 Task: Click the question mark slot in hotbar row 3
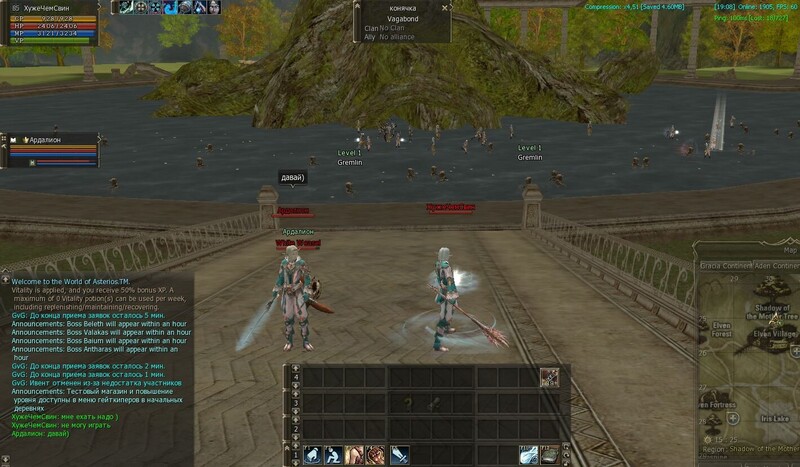pos(407,401)
